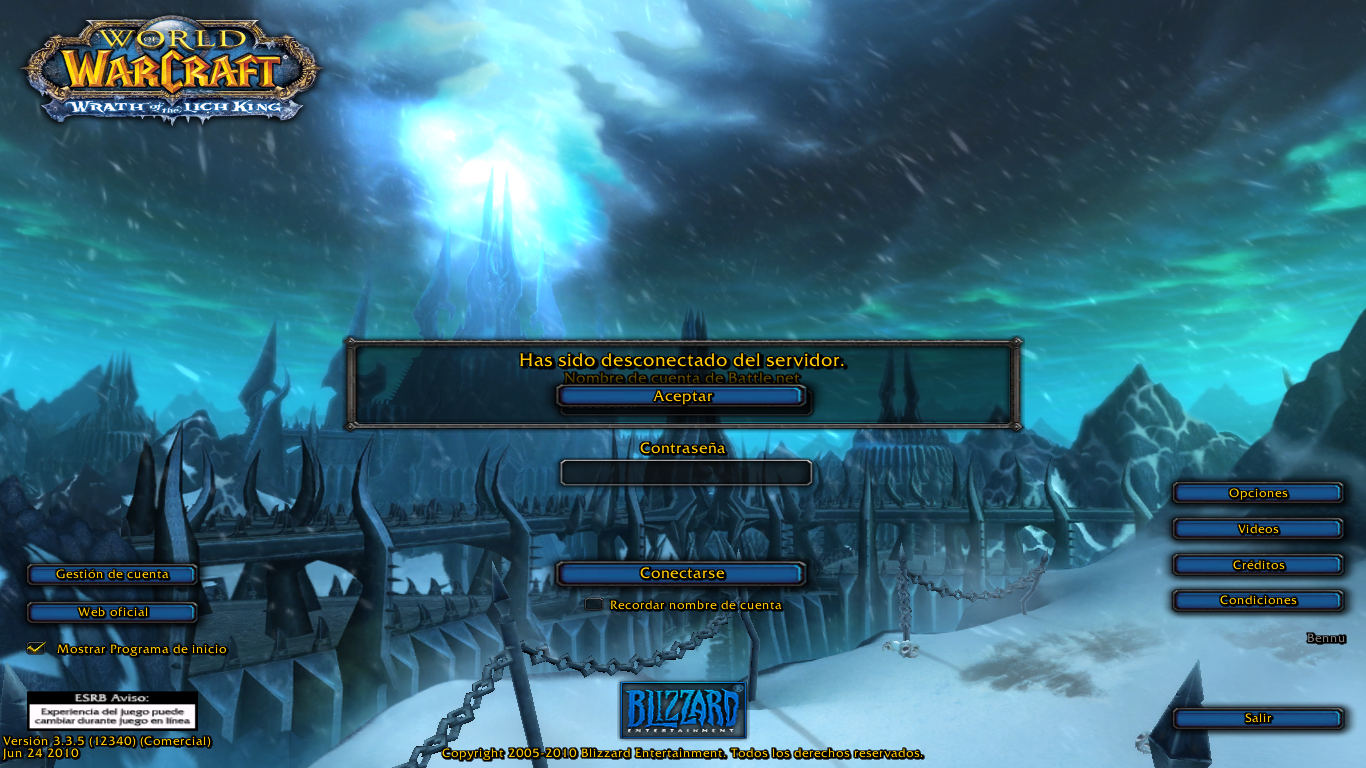Accept the disconnected-from-server message

682,396
